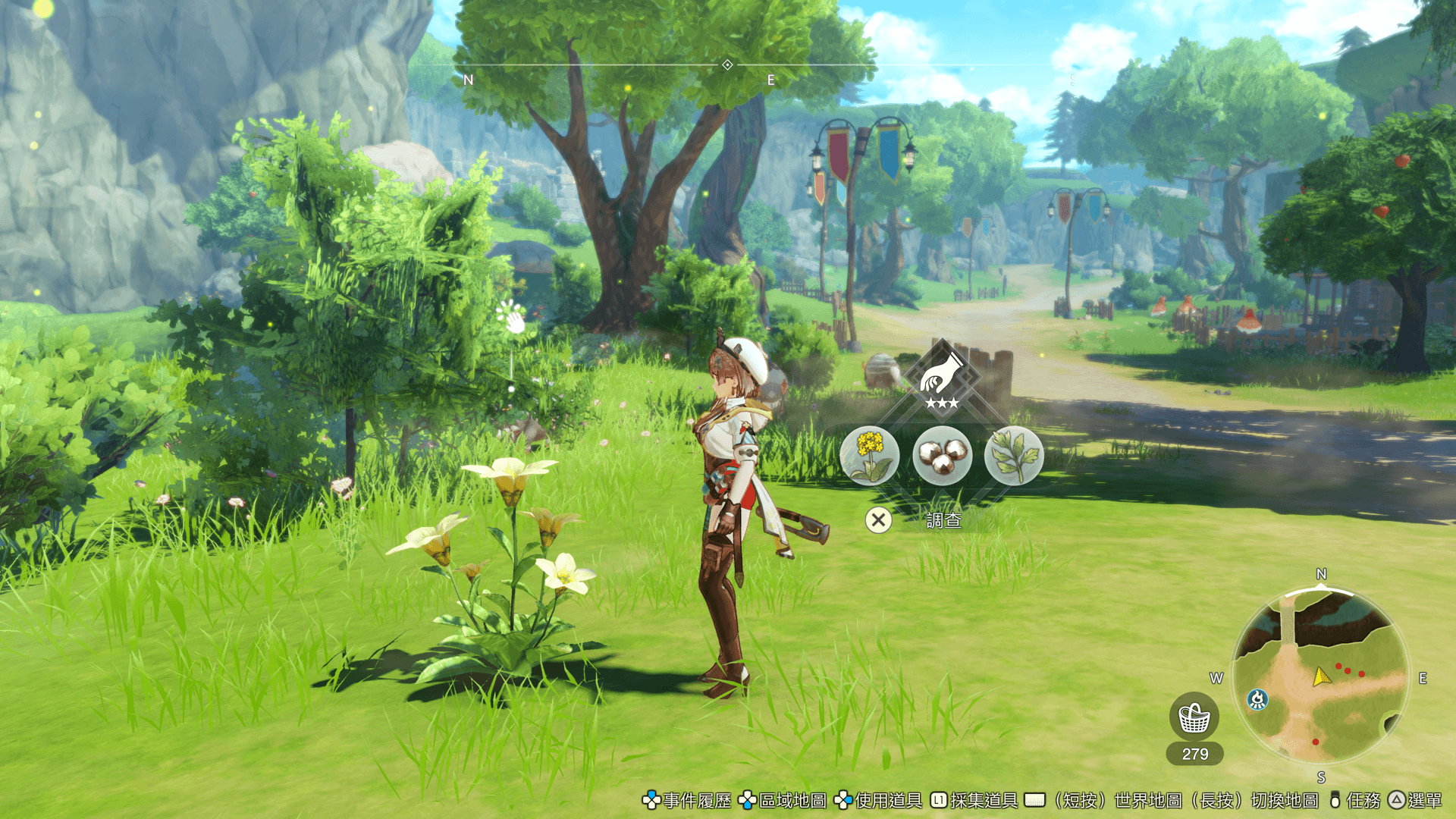Open the gathering basket icon
This screenshot has height=819, width=1456.
tap(1194, 717)
